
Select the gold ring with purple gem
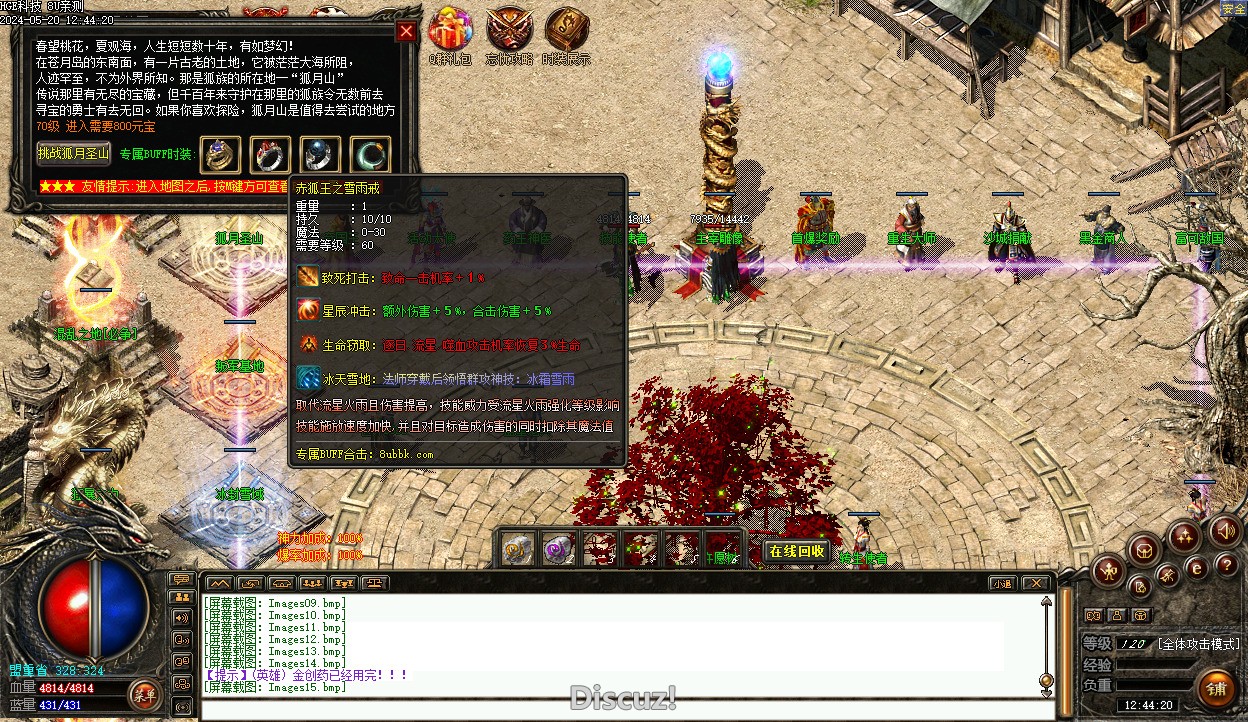220,154
